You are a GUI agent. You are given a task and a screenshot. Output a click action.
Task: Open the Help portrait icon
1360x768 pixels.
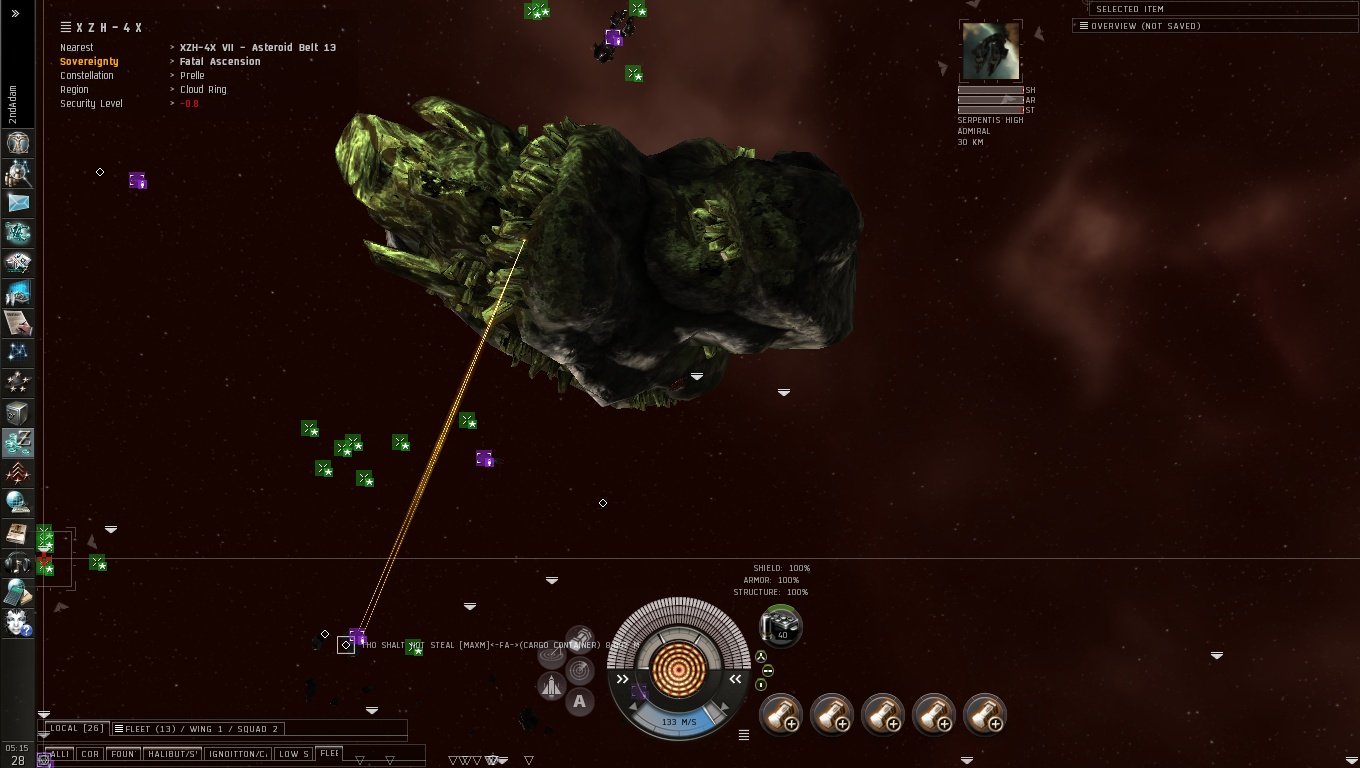[18, 622]
